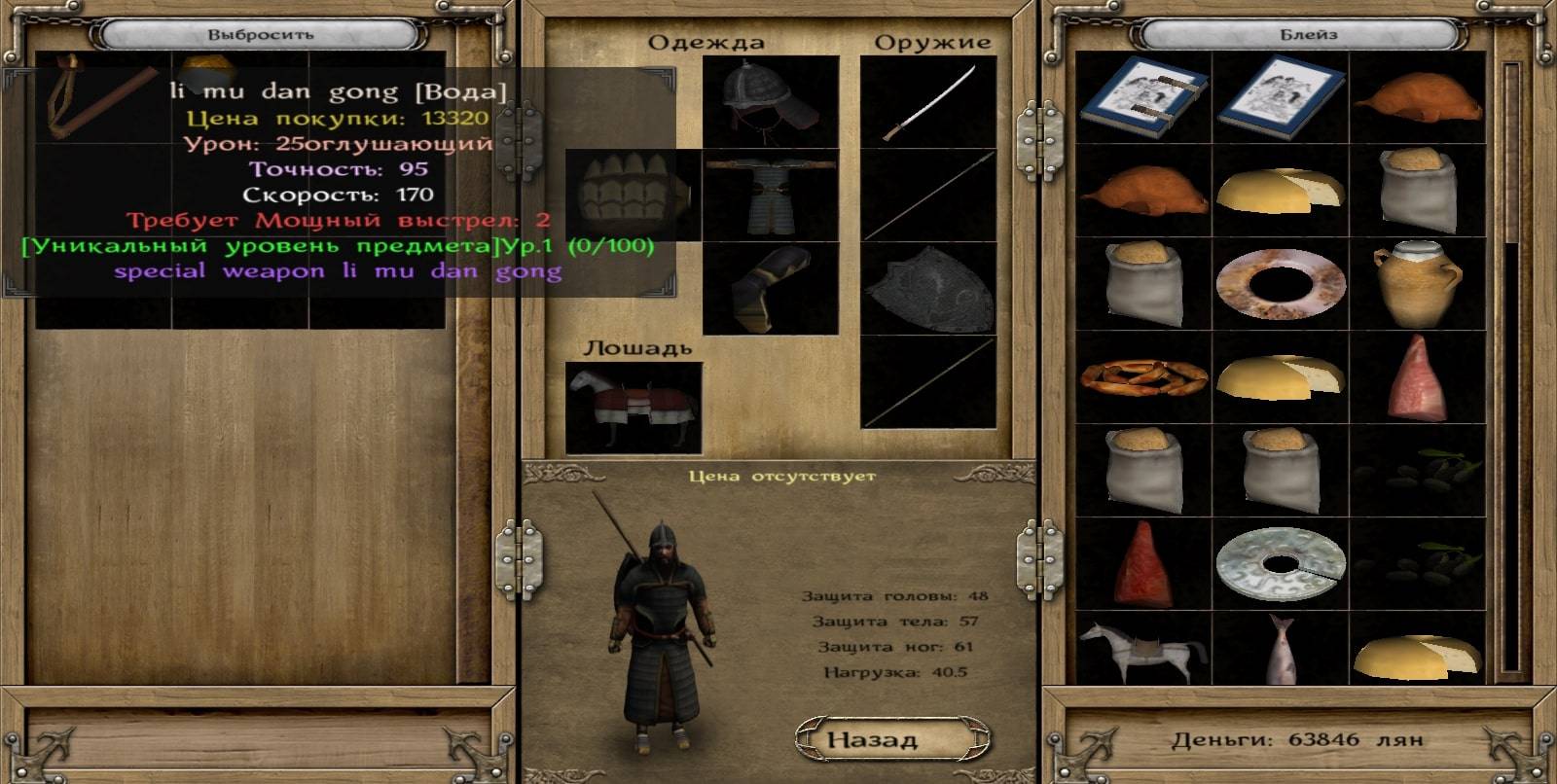Select the rusty bronze ring disc
The width and height of the screenshot is (1557, 784).
(1280, 284)
